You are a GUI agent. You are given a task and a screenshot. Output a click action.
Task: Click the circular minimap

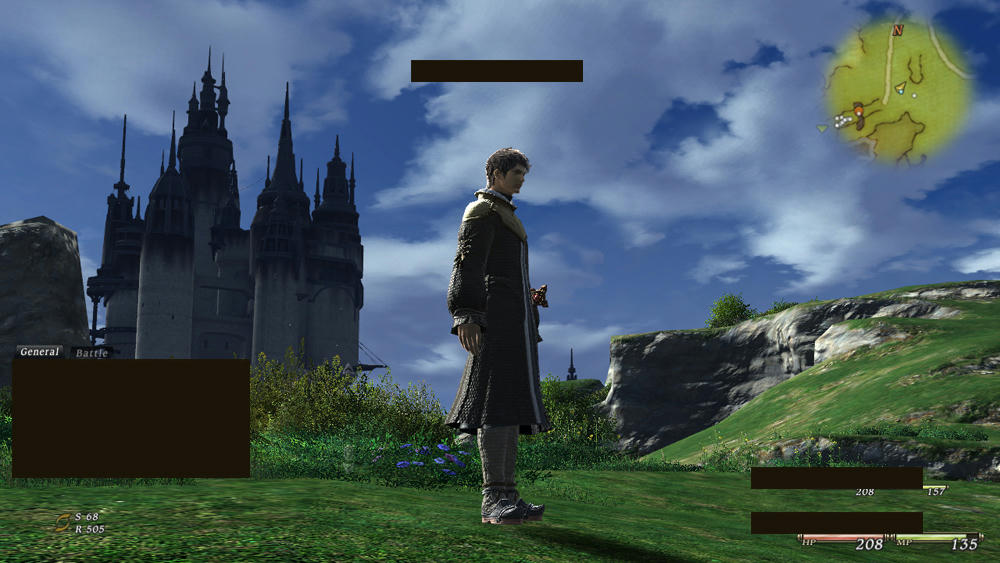(898, 92)
